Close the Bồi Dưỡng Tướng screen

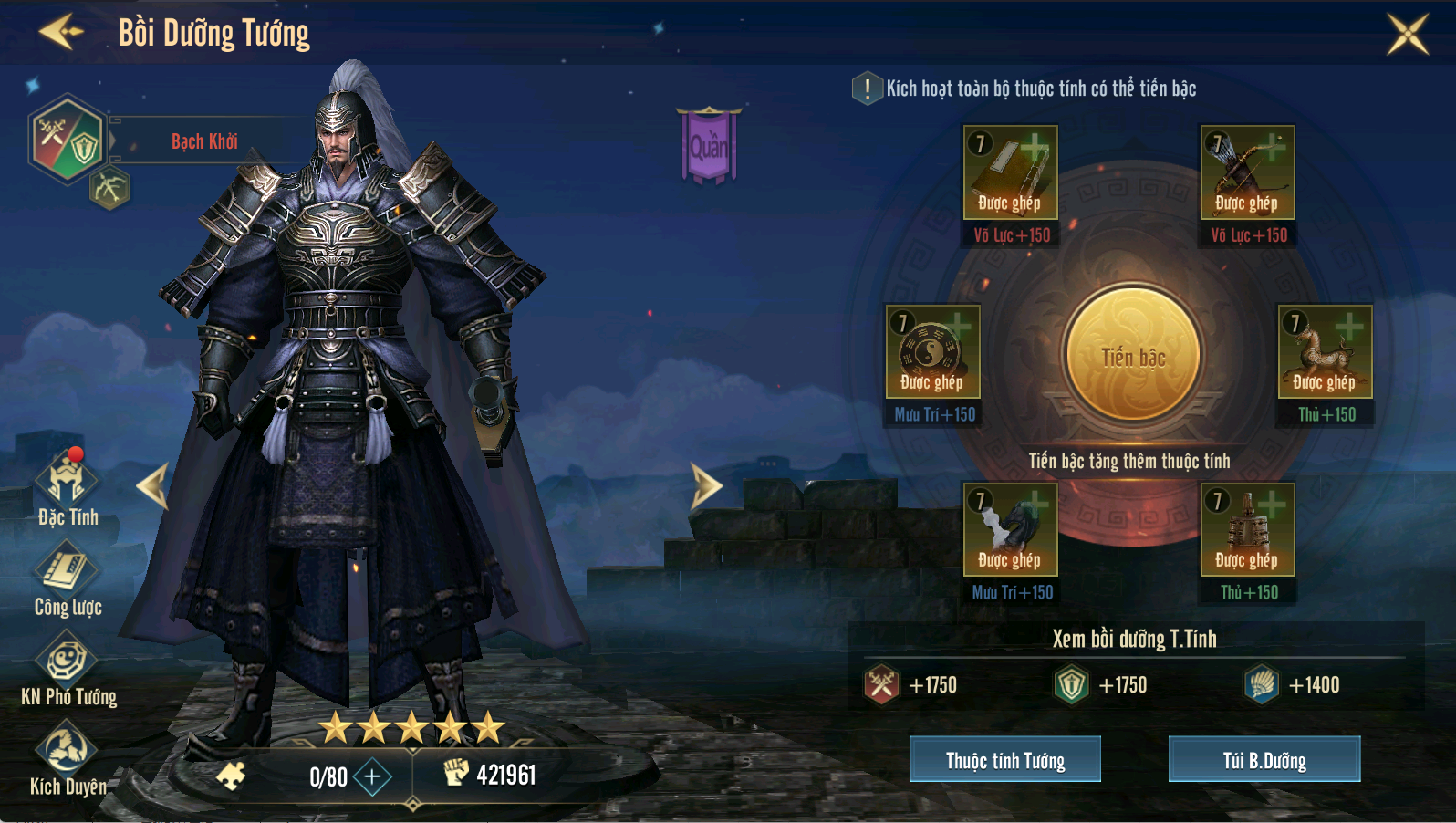pos(1407,34)
